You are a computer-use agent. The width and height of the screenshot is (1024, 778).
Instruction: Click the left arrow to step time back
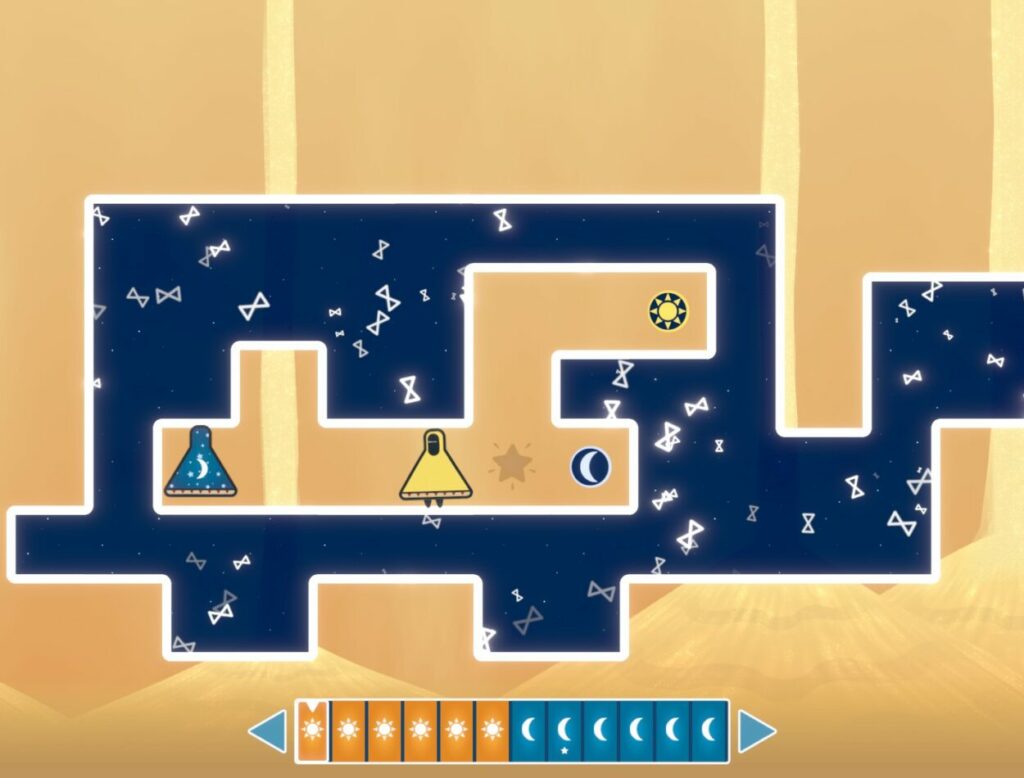tap(268, 732)
